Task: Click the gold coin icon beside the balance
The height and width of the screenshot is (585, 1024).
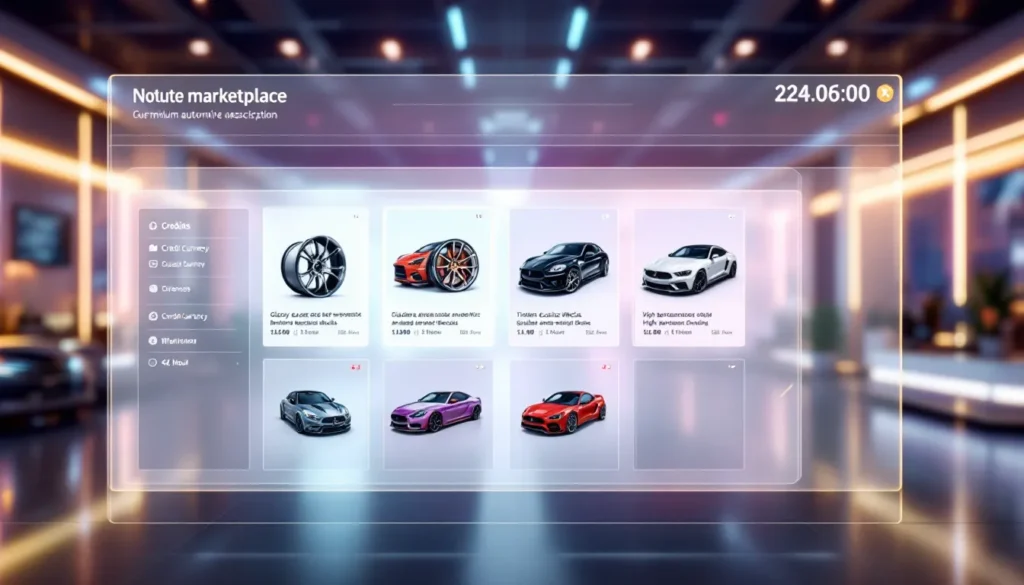Action: pyautogui.click(x=884, y=94)
